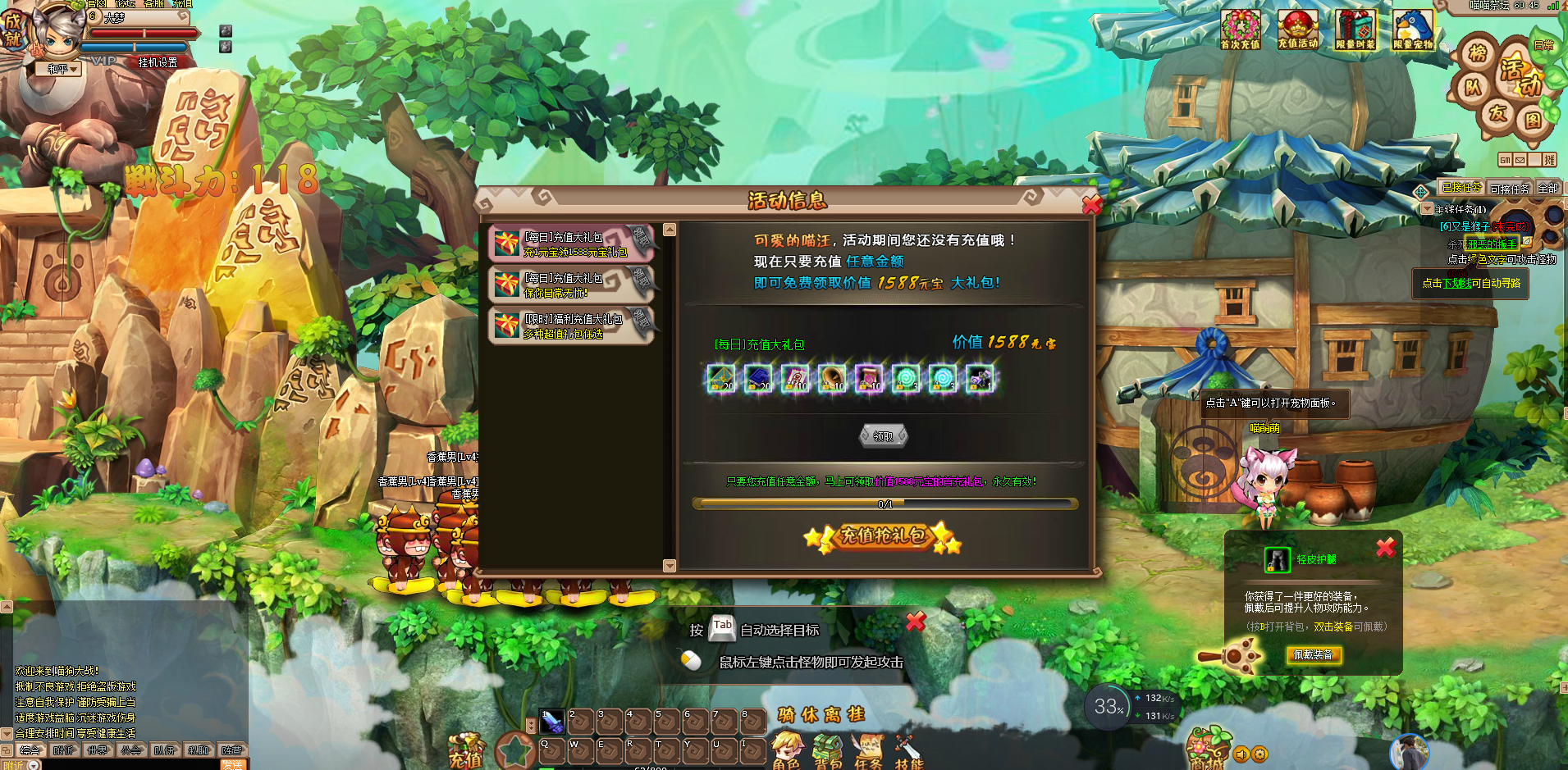
Task: Select the sword skill in hotbar slot 1
Action: point(552,722)
